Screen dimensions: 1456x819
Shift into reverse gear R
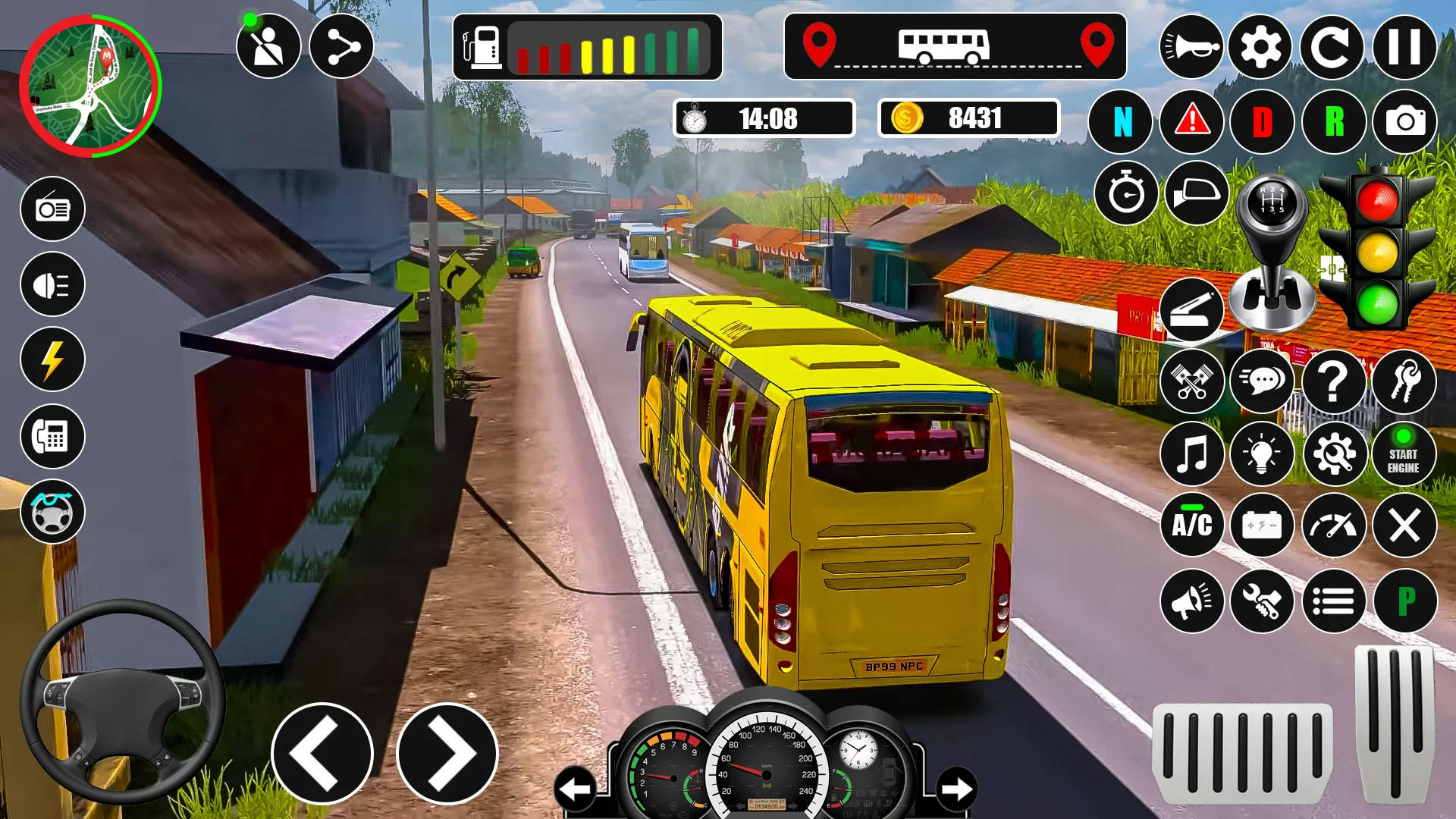[x=1335, y=121]
